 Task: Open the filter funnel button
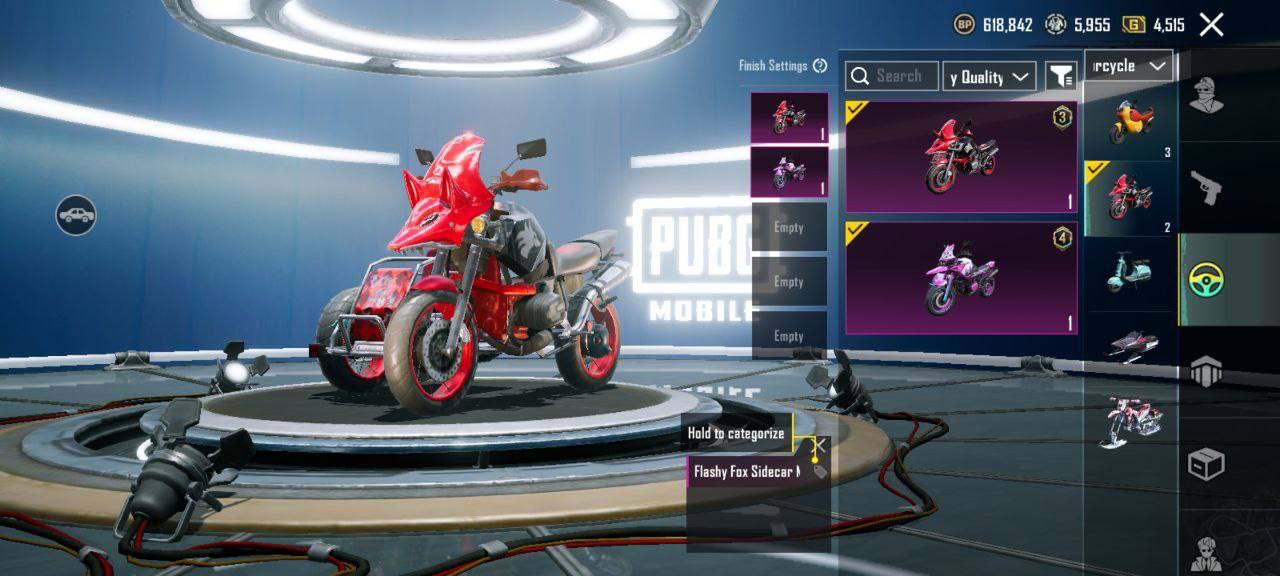pyautogui.click(x=1060, y=76)
